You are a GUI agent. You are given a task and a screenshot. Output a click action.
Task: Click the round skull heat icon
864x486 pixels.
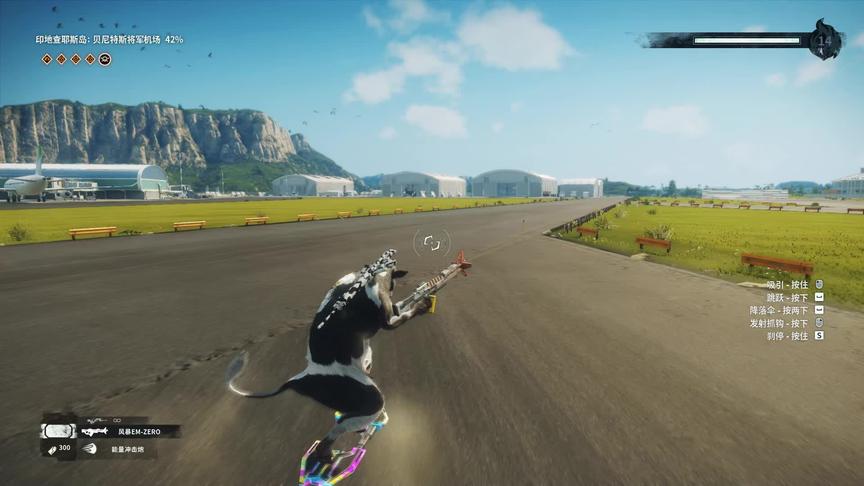pos(105,59)
